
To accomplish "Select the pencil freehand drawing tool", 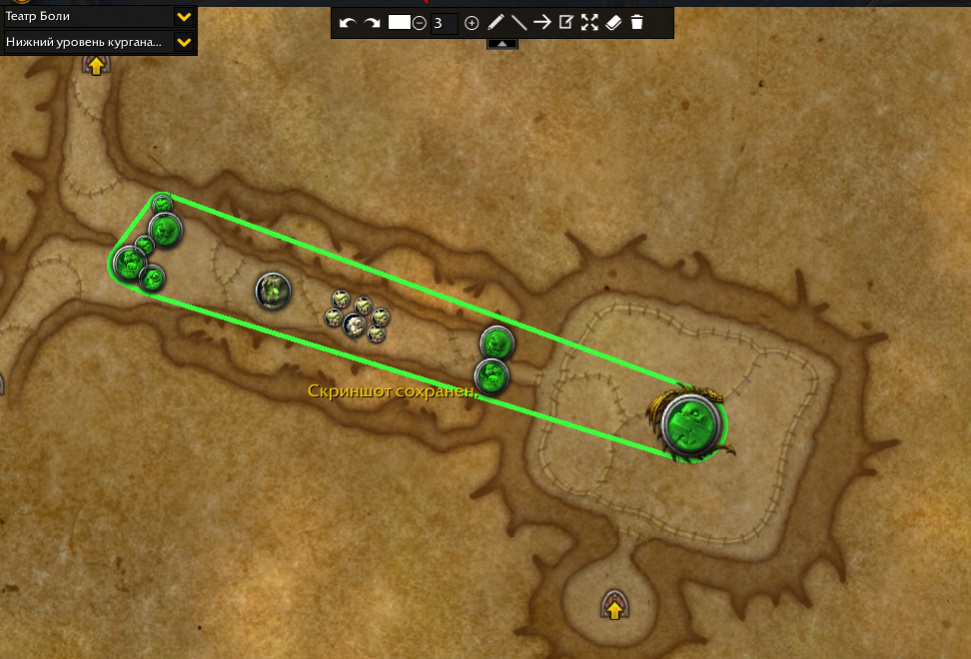I will tap(495, 22).
